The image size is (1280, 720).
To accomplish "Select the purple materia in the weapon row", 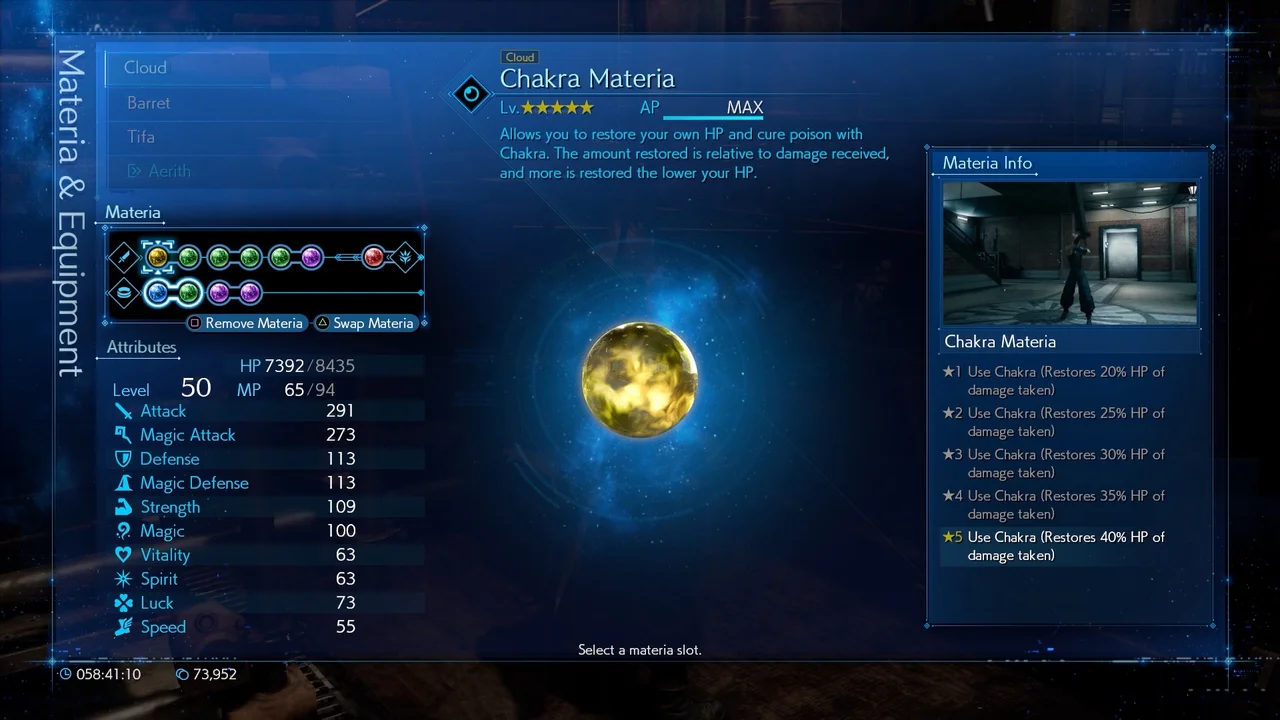I will click(311, 258).
